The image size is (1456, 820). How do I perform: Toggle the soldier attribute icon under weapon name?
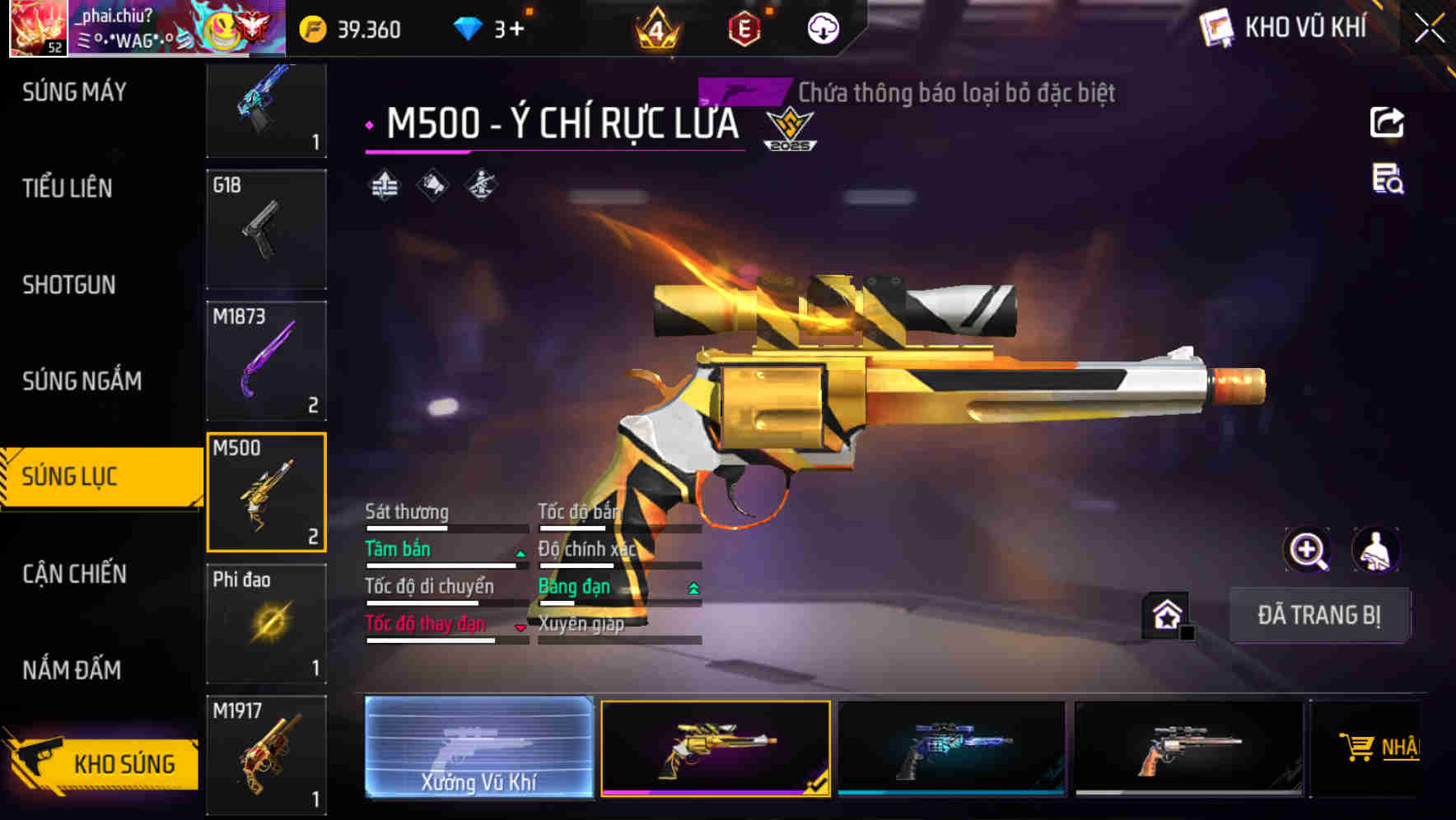tap(480, 185)
